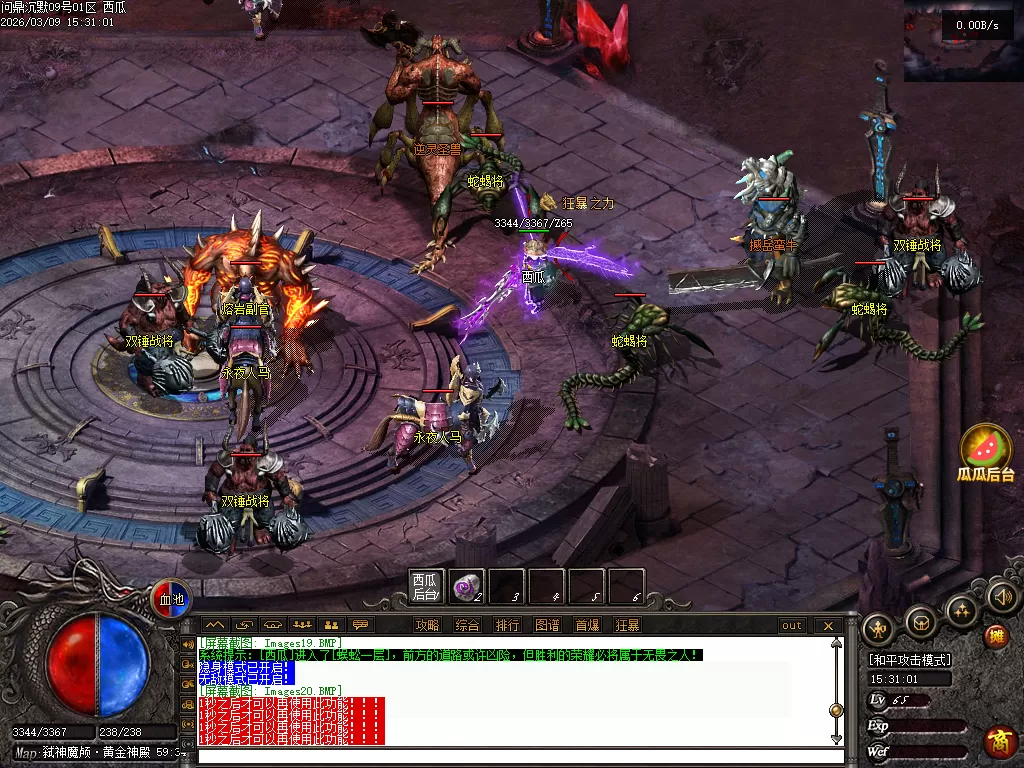Screen dimensions: 1024x768
Task: Close the chat panel with X
Action: coord(828,626)
